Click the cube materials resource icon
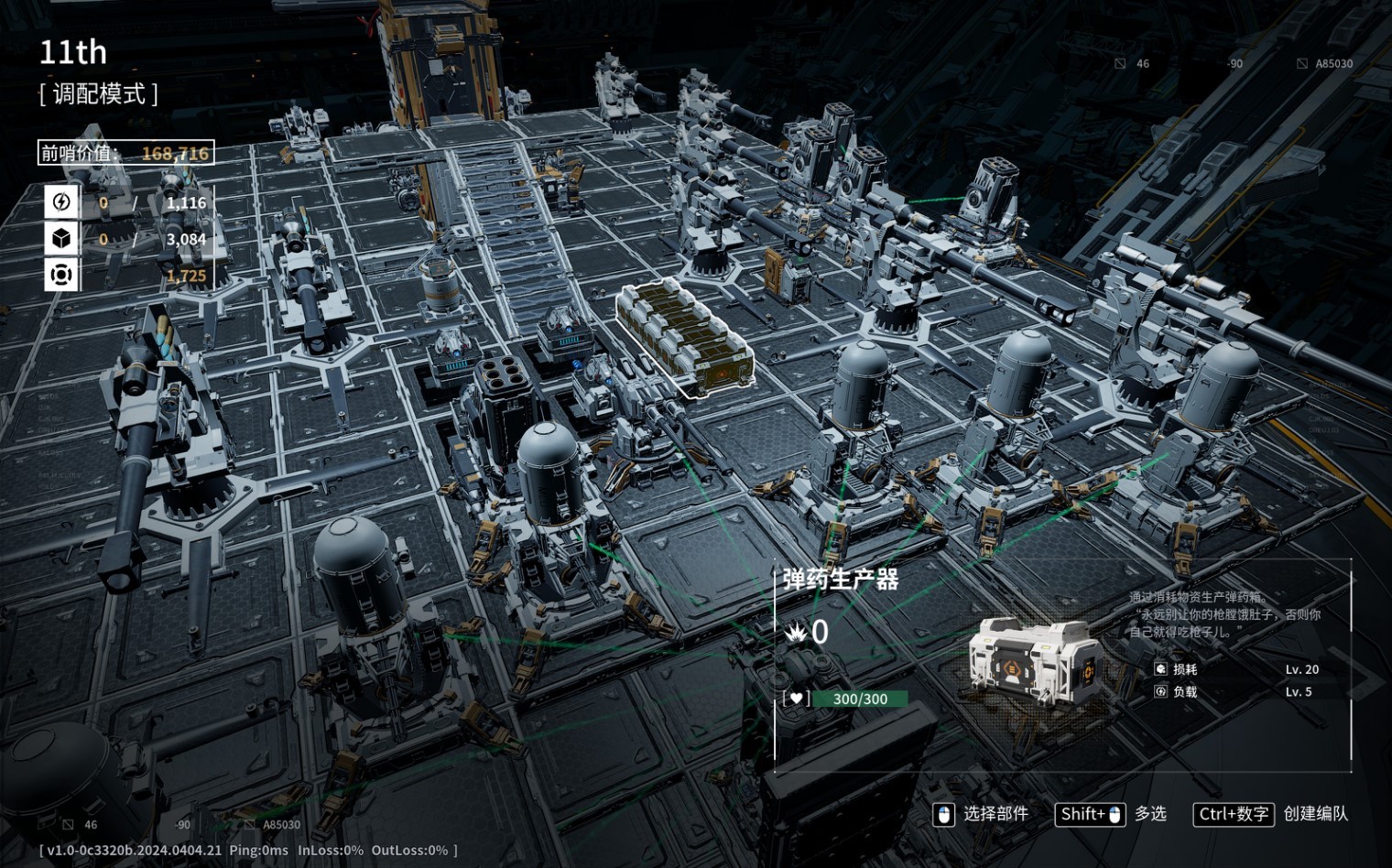1392x868 pixels. click(61, 238)
